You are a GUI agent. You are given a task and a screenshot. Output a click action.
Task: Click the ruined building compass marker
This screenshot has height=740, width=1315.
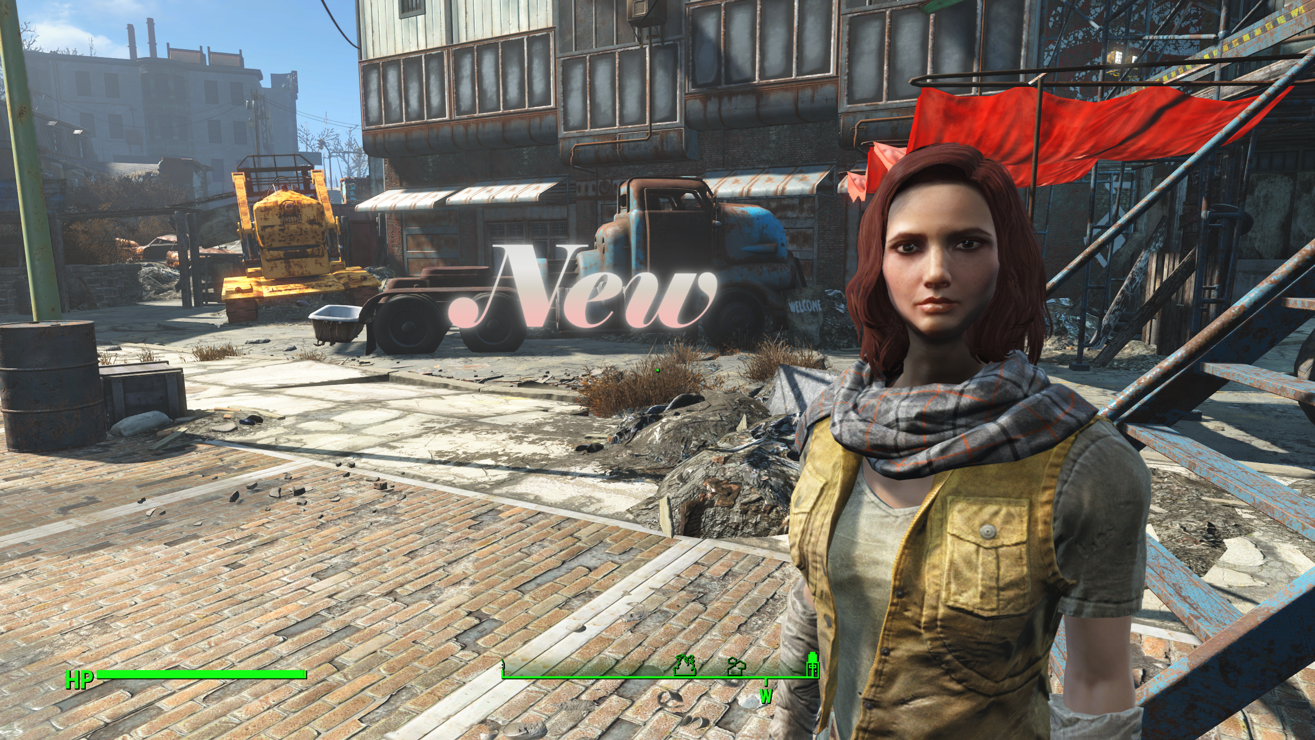tap(685, 664)
